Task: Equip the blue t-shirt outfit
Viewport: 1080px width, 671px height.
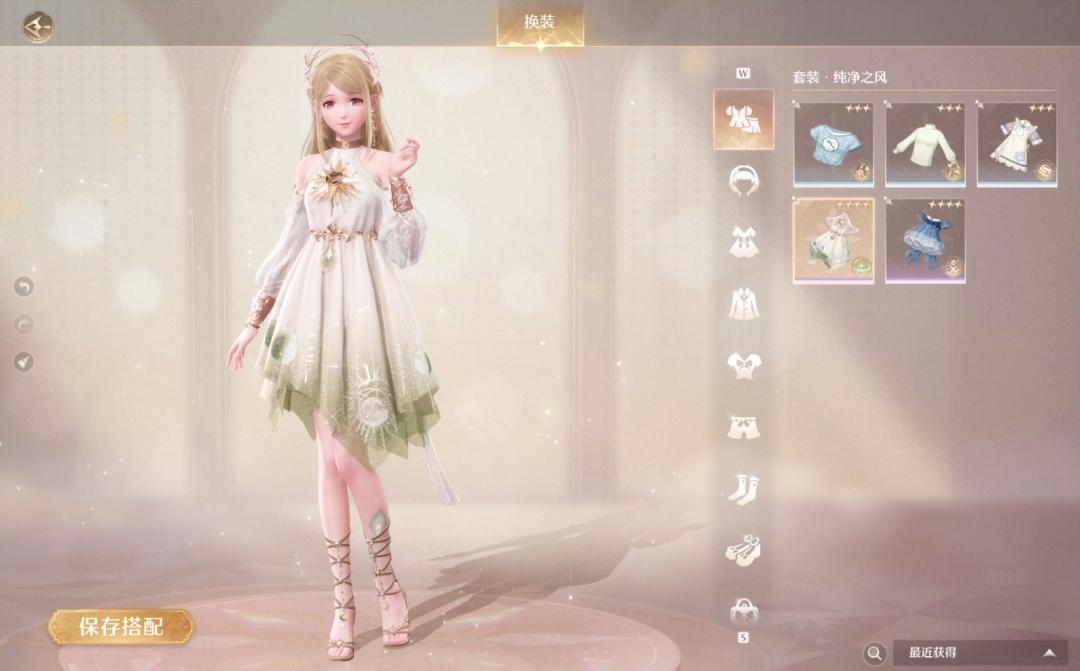Action: click(x=833, y=145)
